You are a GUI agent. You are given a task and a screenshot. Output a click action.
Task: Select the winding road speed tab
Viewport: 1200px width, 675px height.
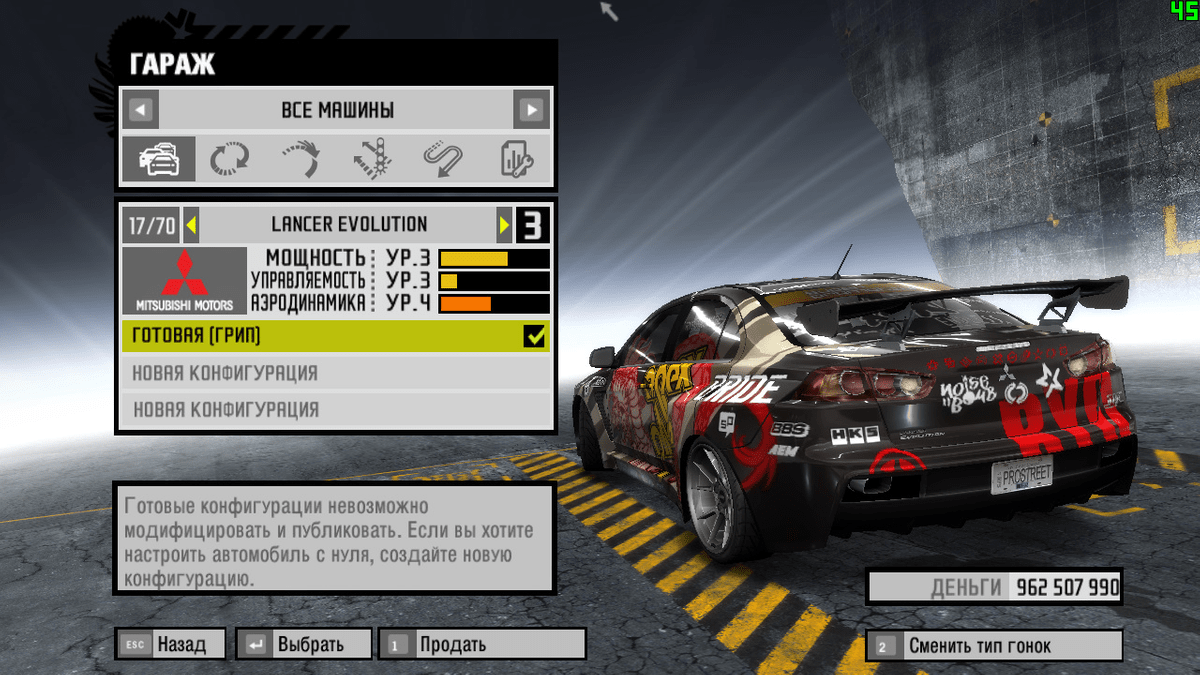click(x=443, y=160)
